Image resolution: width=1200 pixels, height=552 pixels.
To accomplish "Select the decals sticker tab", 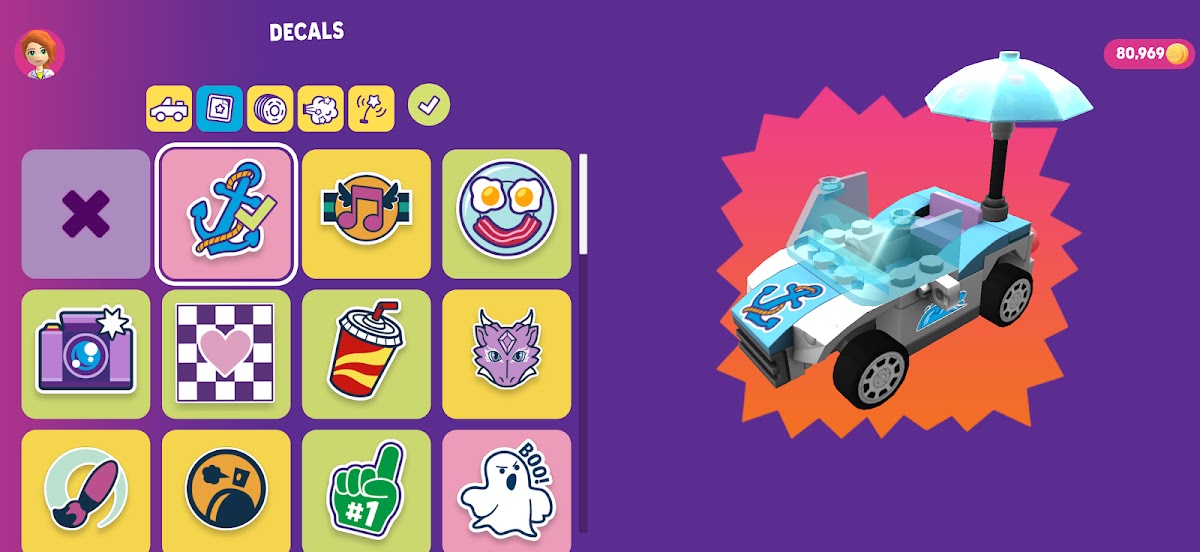I will pyautogui.click(x=219, y=109).
